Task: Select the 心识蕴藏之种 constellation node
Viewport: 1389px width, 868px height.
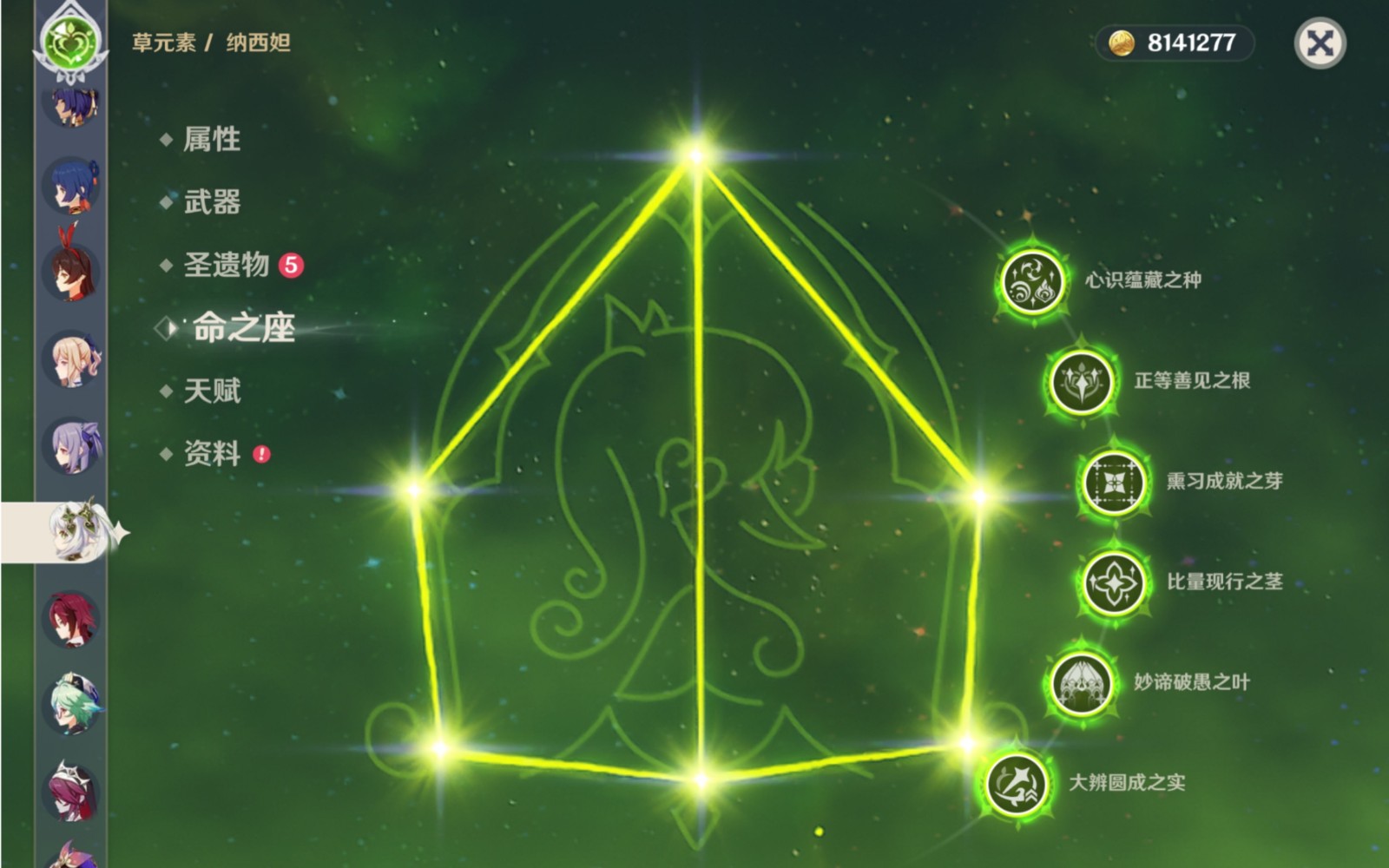Action: coord(1033,281)
